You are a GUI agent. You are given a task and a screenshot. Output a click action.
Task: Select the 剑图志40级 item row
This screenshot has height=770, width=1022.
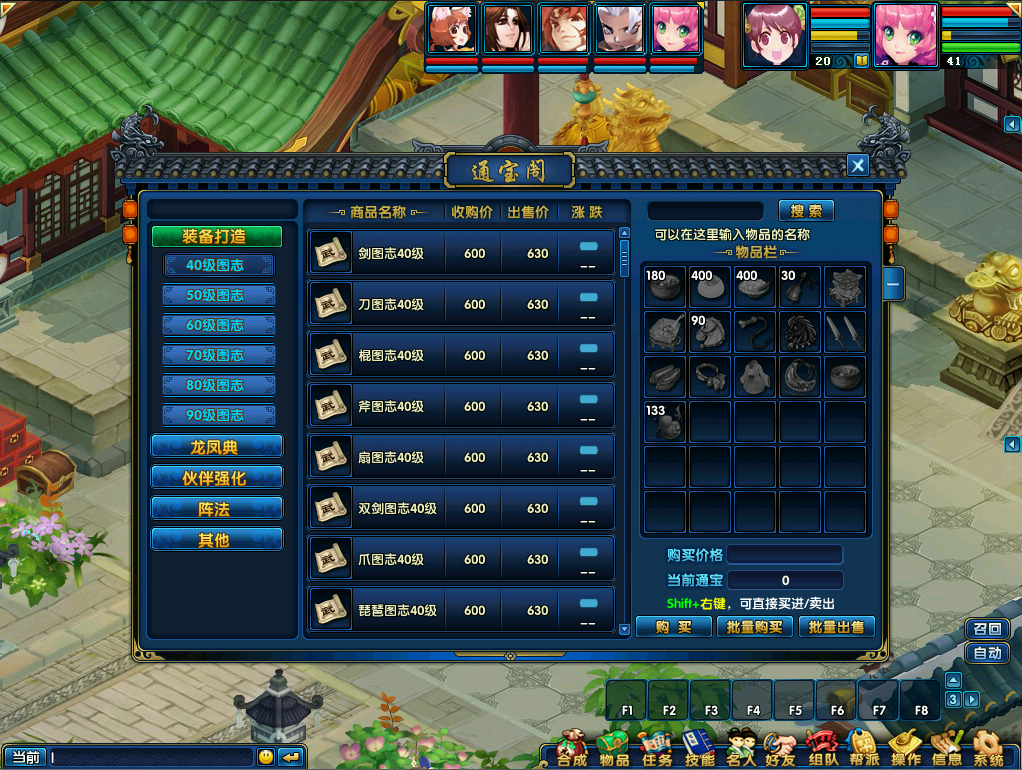460,254
